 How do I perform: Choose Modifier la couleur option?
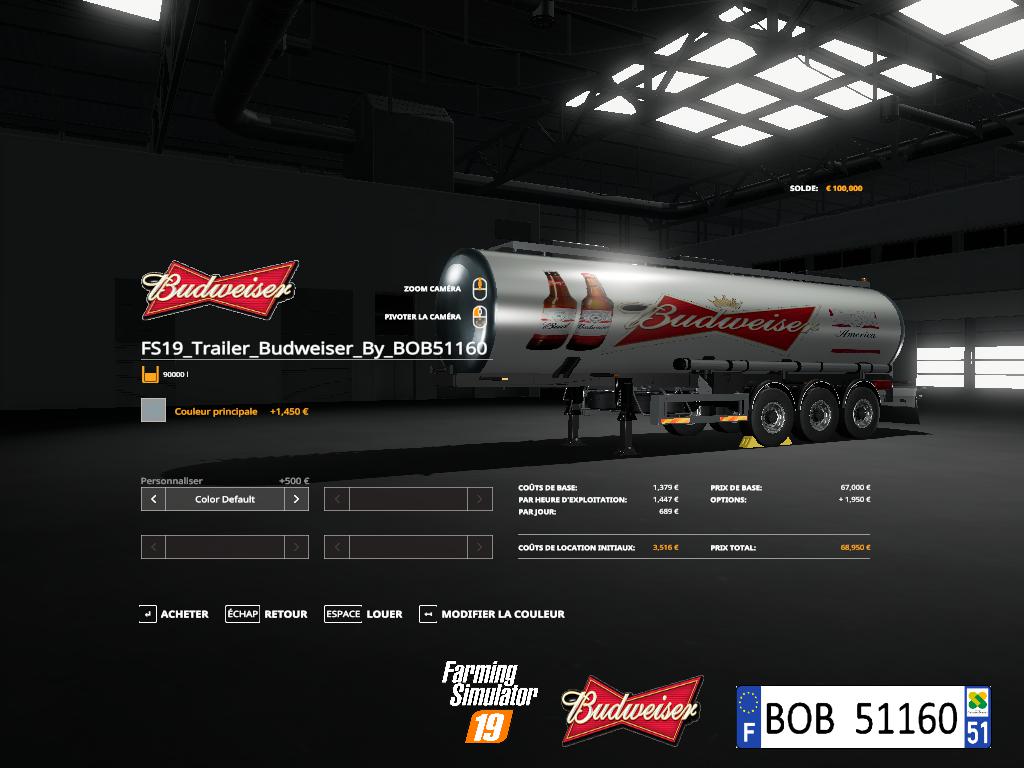[x=493, y=614]
